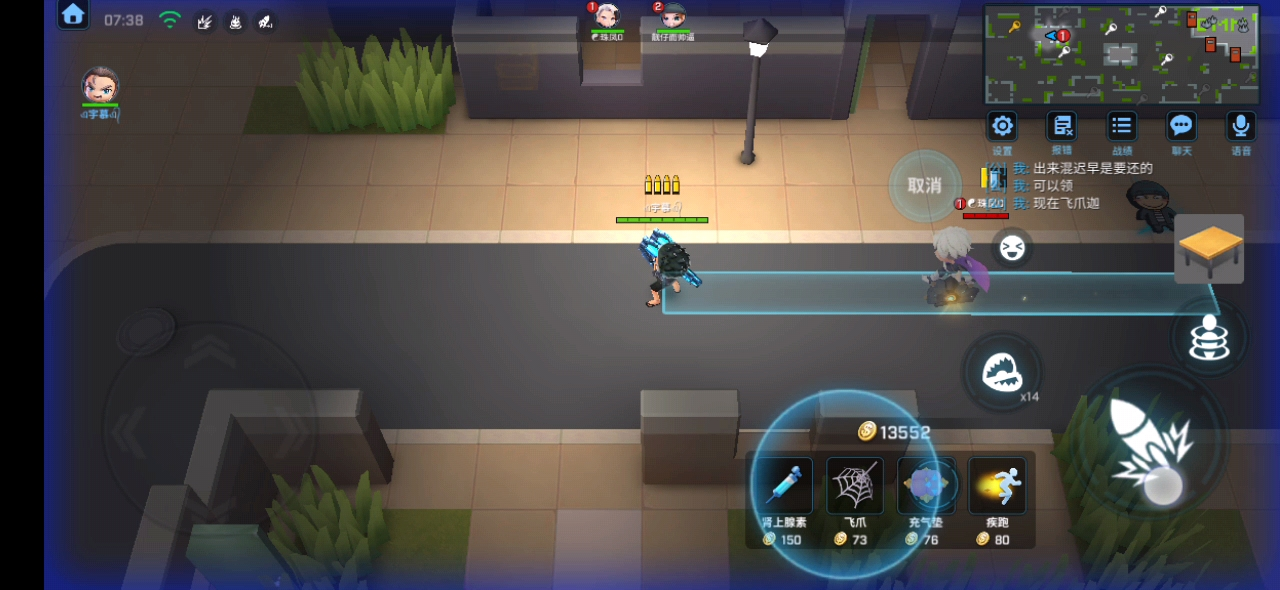Open the report (报错) panel
The width and height of the screenshot is (1280, 590).
point(1061,127)
